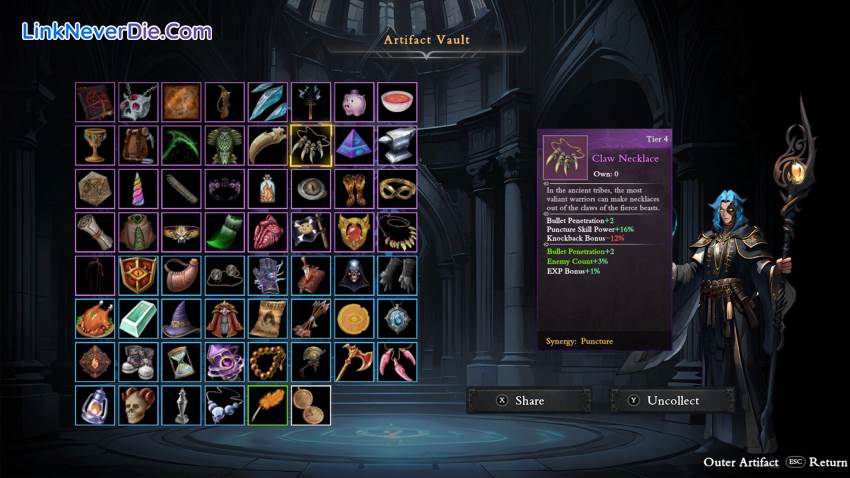The height and width of the screenshot is (478, 850).
Task: Choose the purple wizard hat artifact
Action: 181,318
